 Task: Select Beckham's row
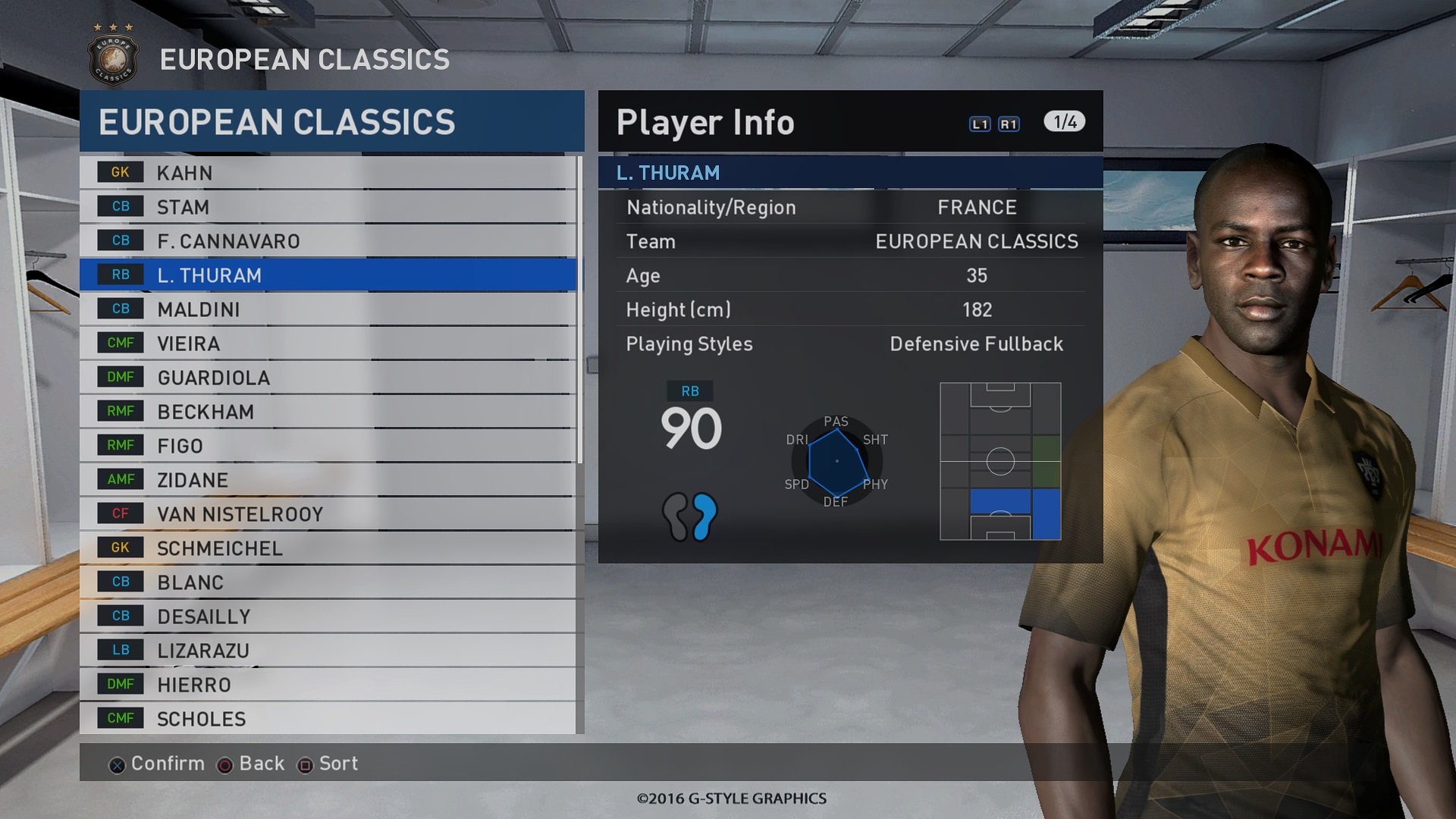tap(328, 412)
